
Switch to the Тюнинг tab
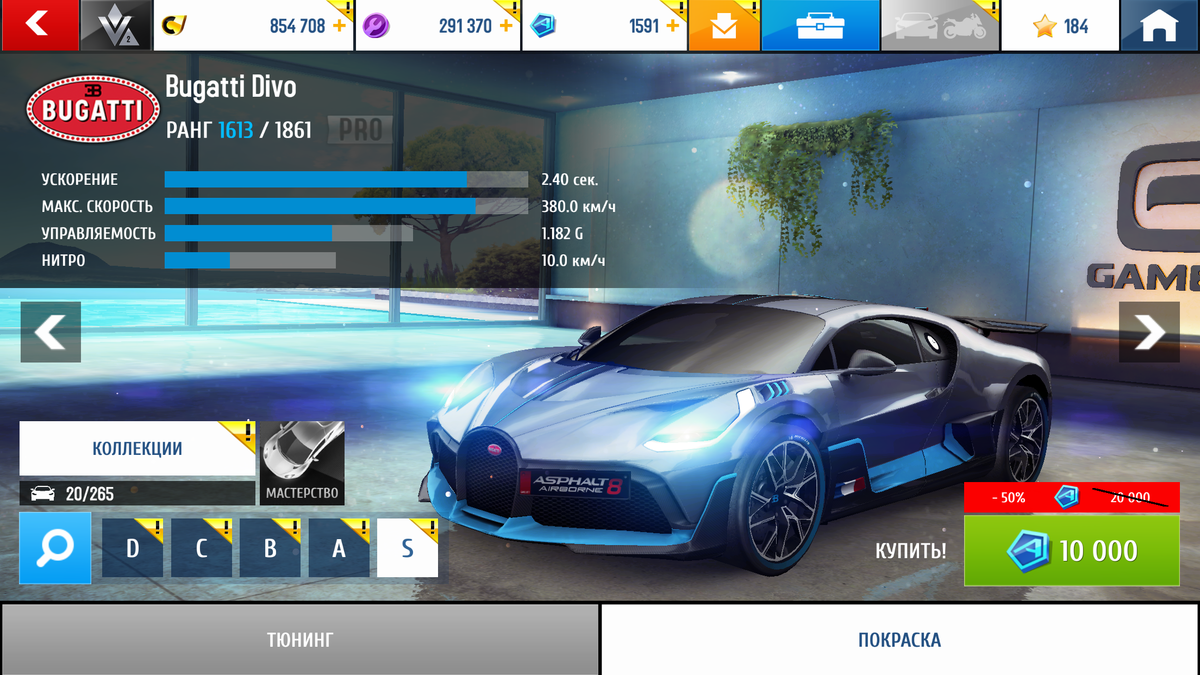pyautogui.click(x=300, y=639)
